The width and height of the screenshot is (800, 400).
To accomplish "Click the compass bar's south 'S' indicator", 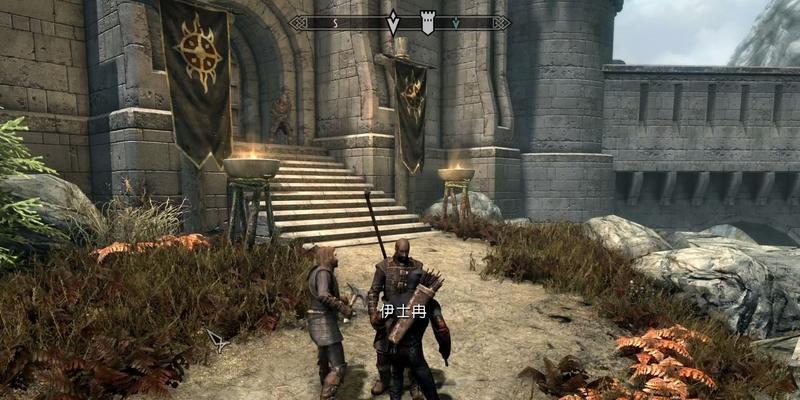I will pos(335,22).
